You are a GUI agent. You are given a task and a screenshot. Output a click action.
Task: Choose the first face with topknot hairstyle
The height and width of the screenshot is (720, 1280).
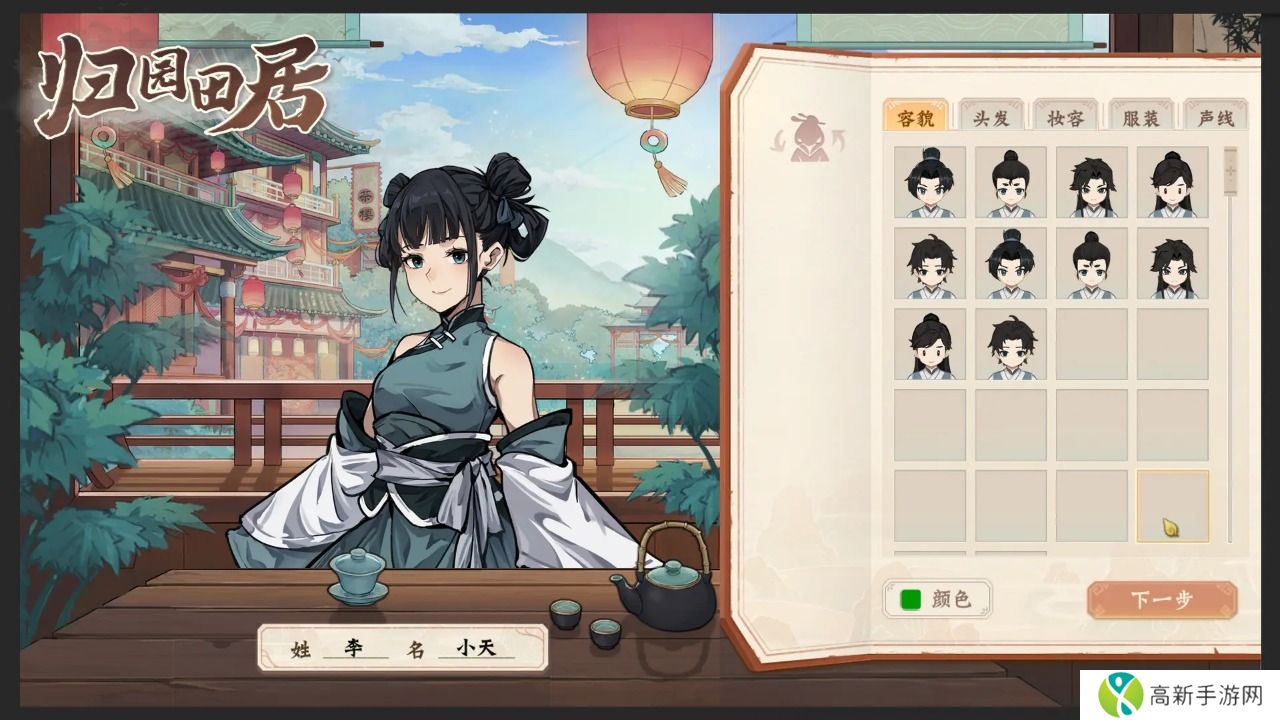tap(929, 183)
